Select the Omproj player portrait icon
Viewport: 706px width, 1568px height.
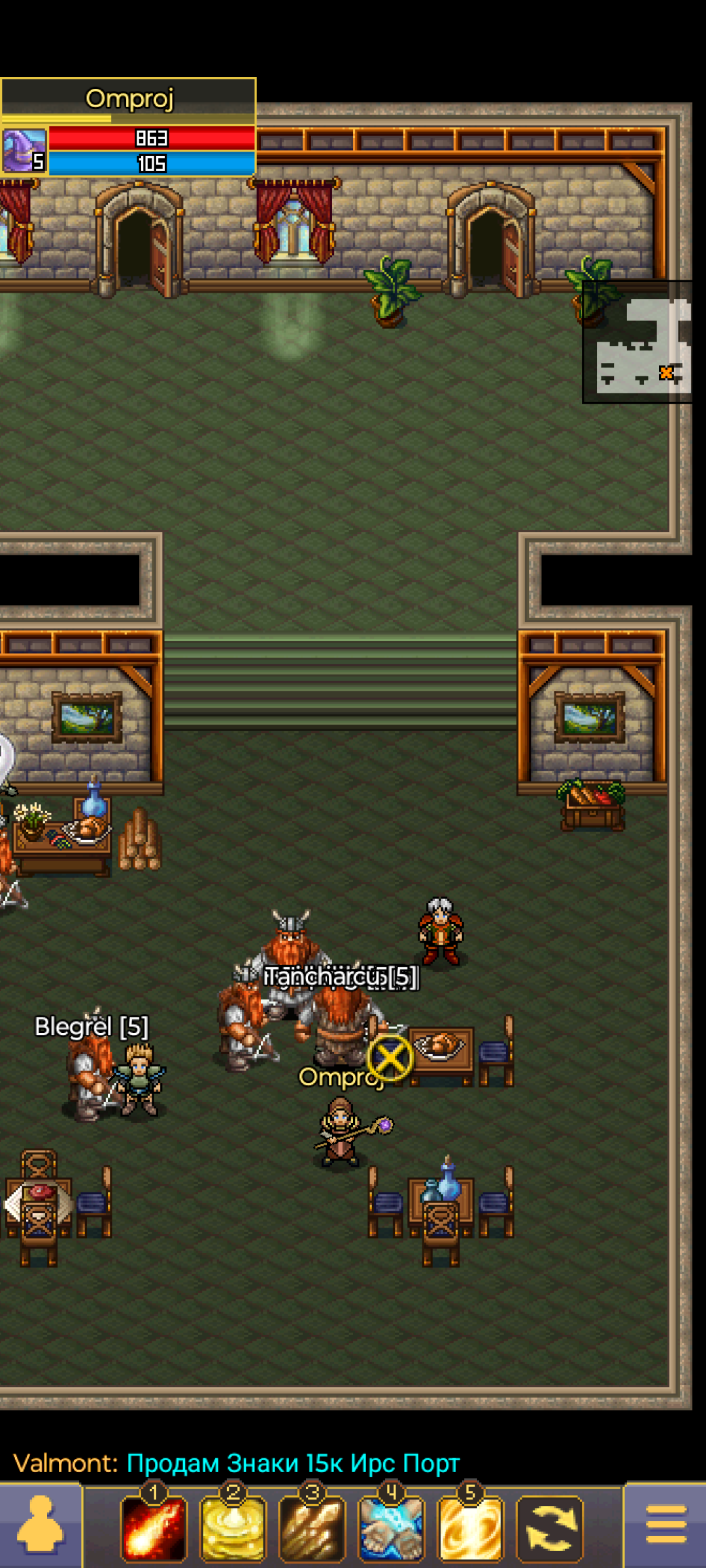coord(24,150)
